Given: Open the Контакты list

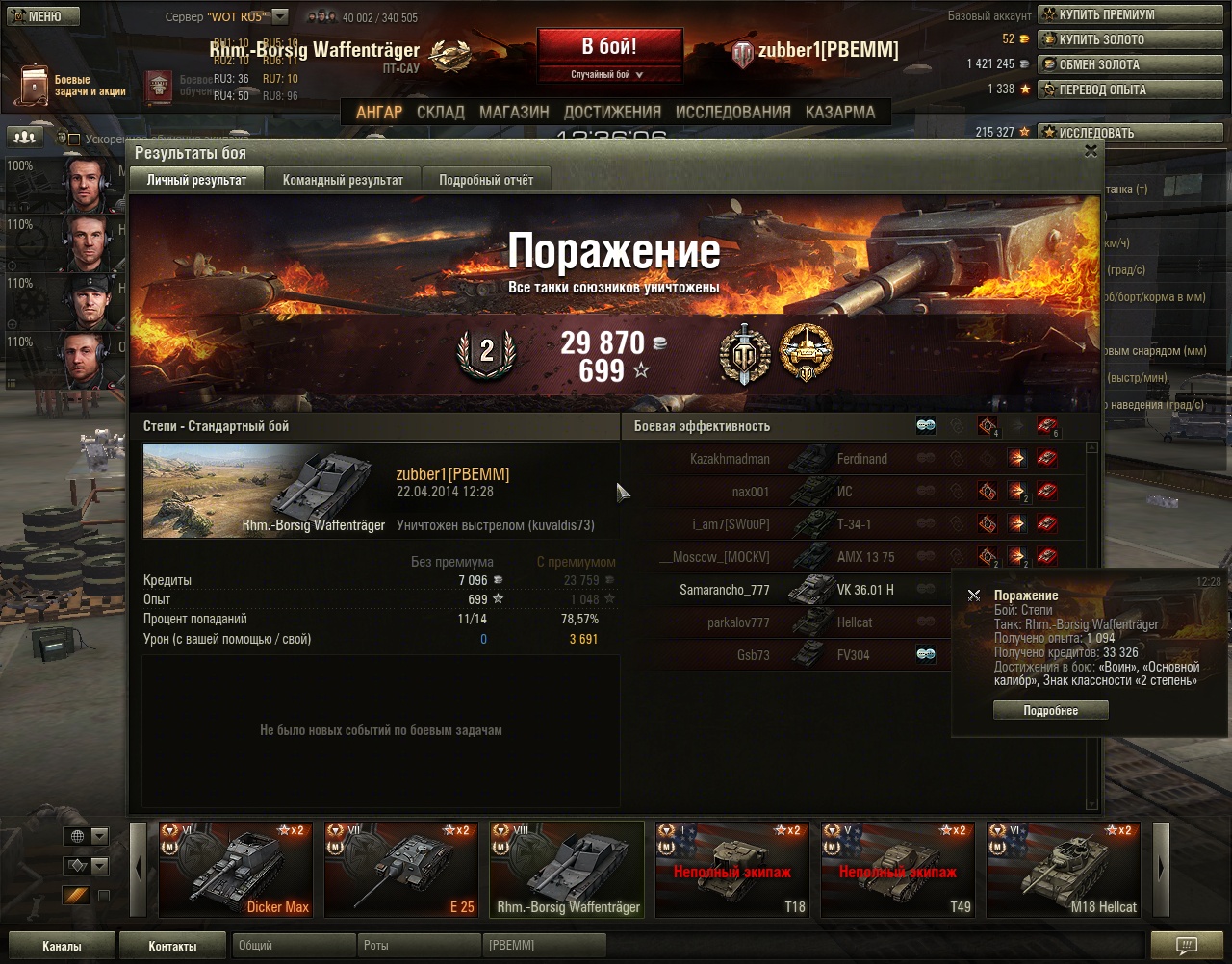Looking at the screenshot, I should coord(172,946).
